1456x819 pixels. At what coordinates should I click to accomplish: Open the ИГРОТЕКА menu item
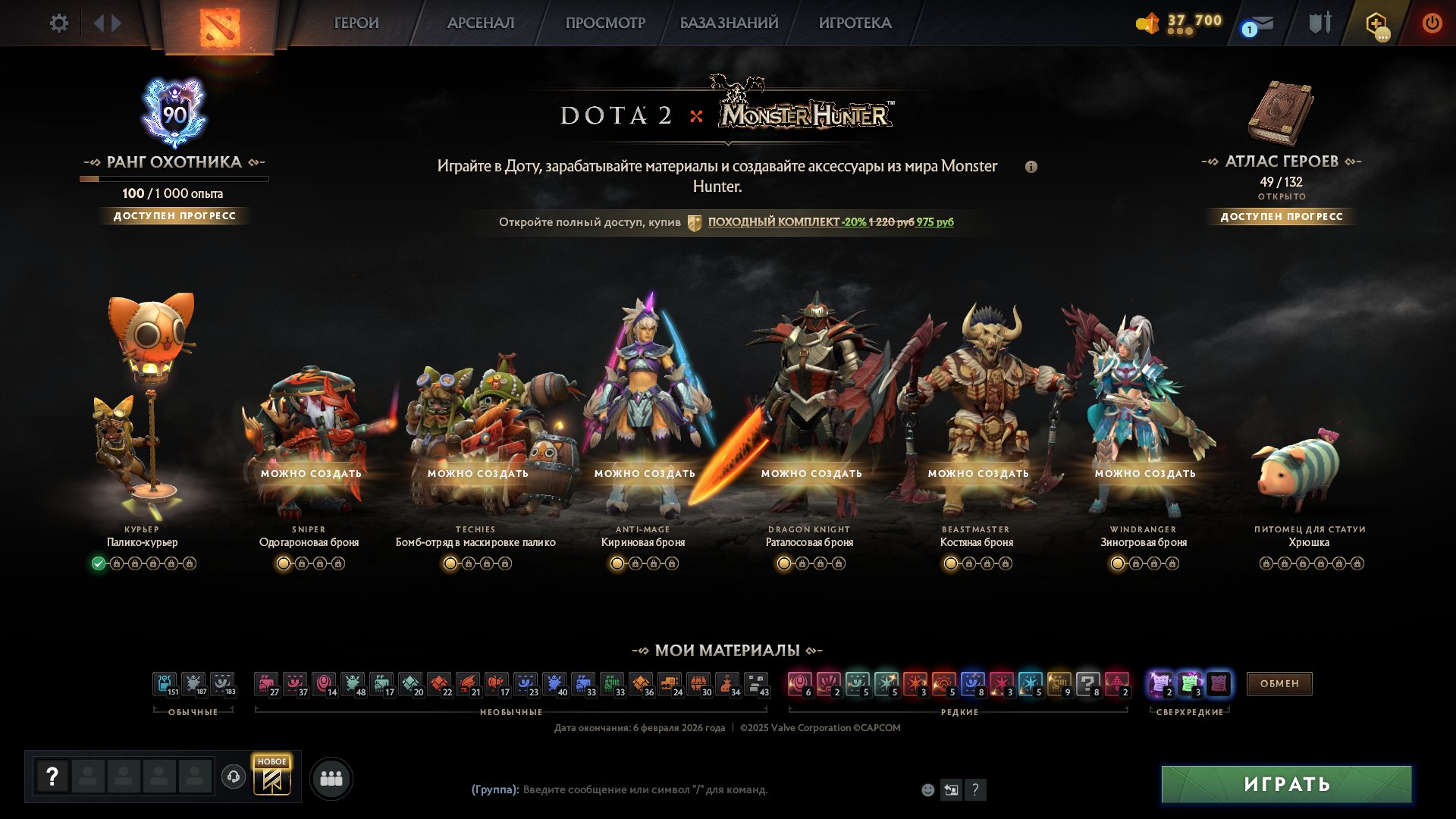coord(855,24)
